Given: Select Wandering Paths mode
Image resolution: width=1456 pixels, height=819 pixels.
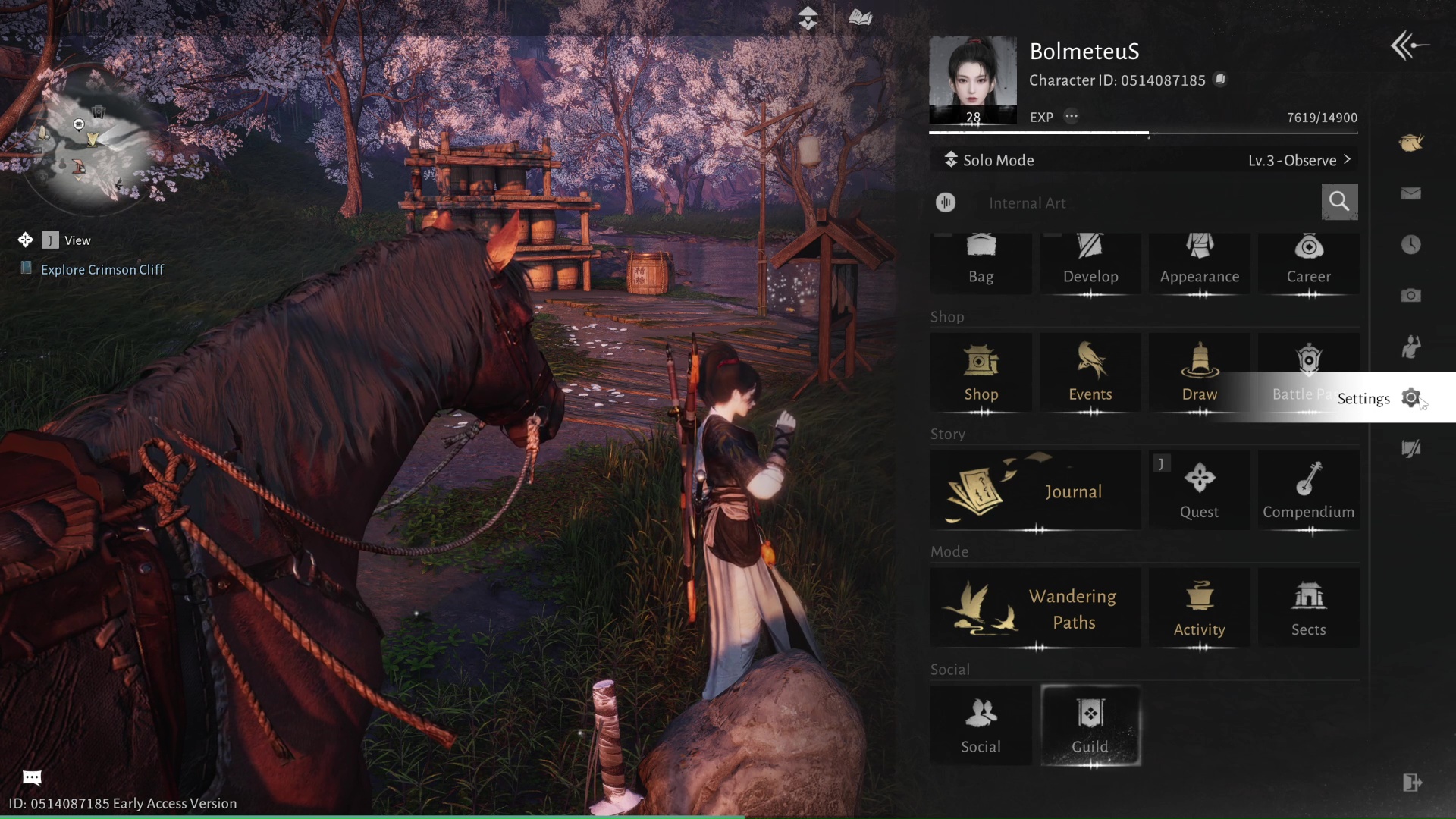Looking at the screenshot, I should 1035,608.
